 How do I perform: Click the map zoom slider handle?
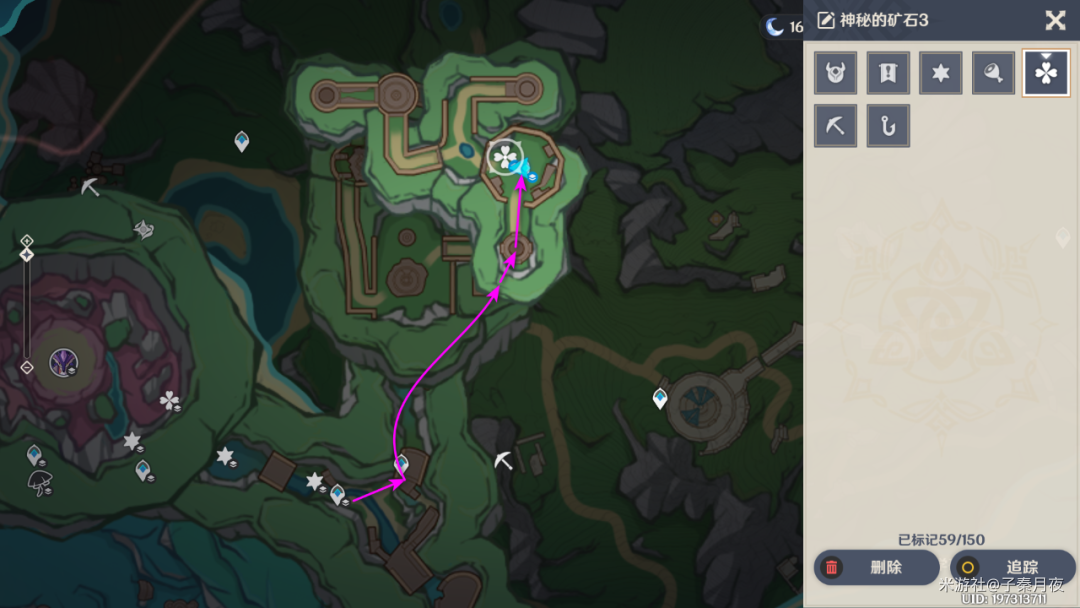coord(27,254)
